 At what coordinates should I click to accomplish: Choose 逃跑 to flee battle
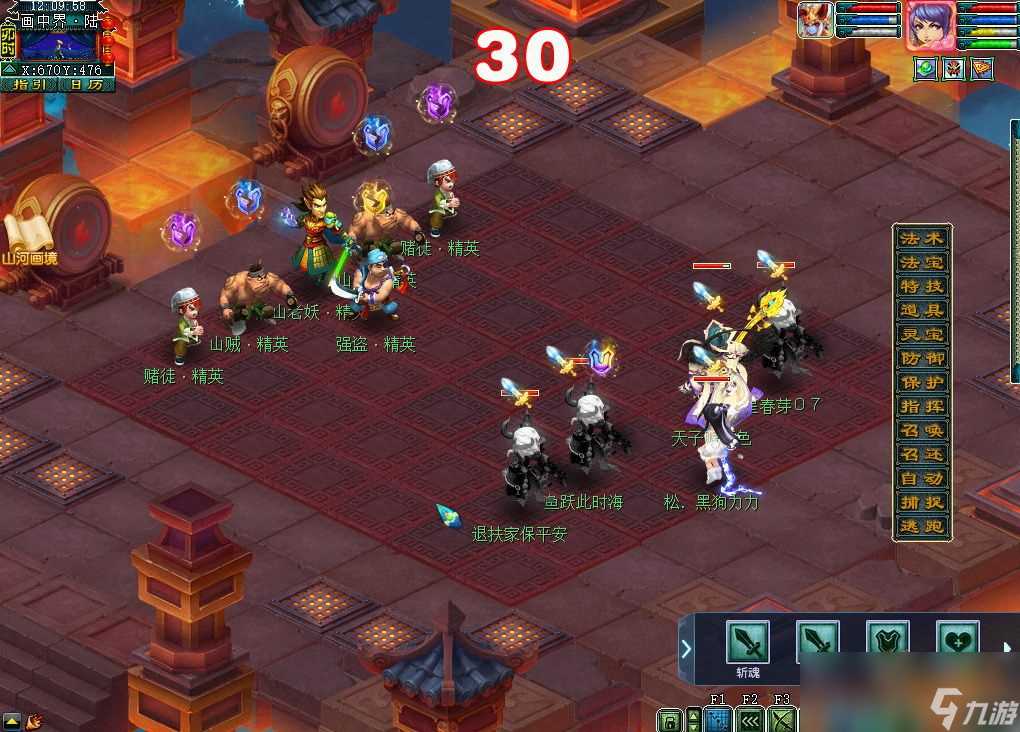[921, 527]
